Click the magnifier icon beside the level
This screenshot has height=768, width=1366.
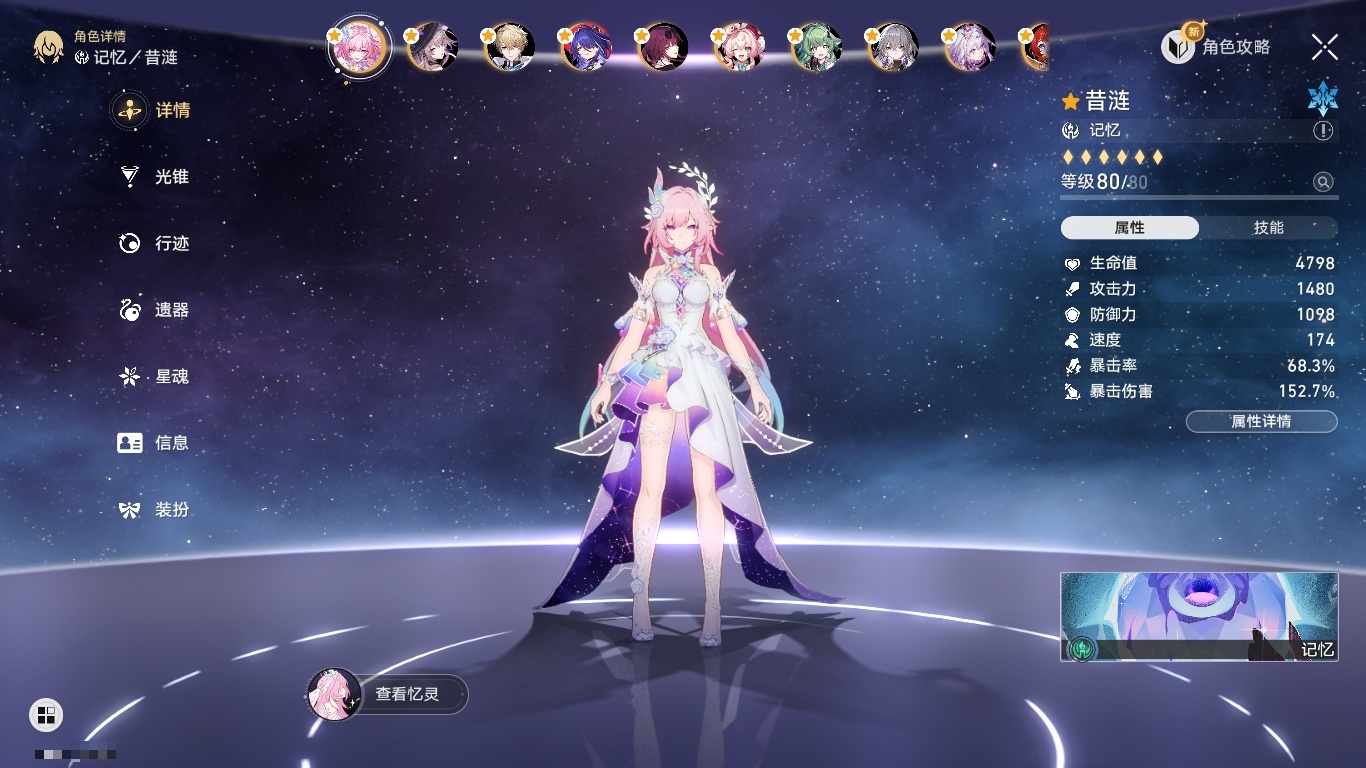click(1323, 182)
